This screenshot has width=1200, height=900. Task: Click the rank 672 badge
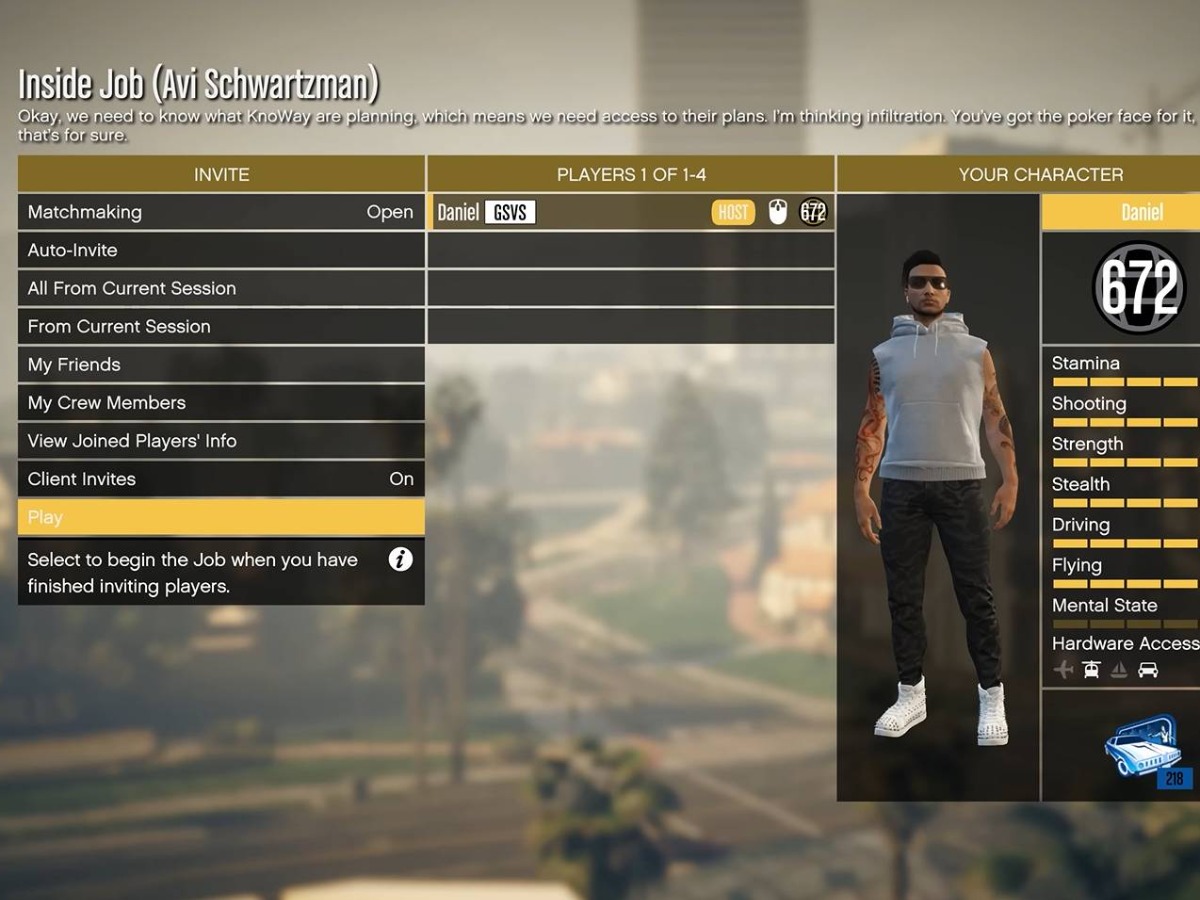pos(1139,289)
